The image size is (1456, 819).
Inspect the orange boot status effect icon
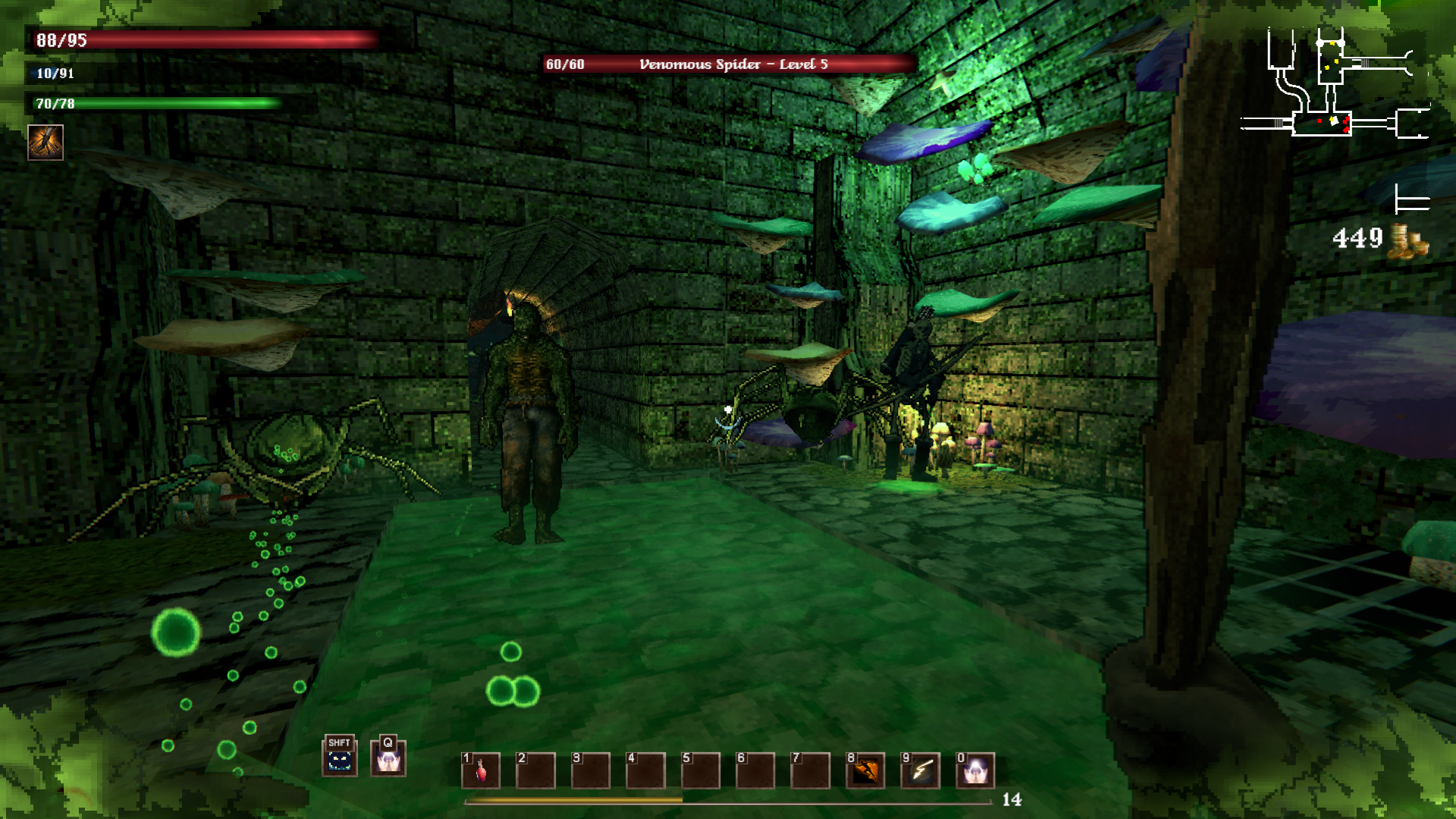coord(45,142)
